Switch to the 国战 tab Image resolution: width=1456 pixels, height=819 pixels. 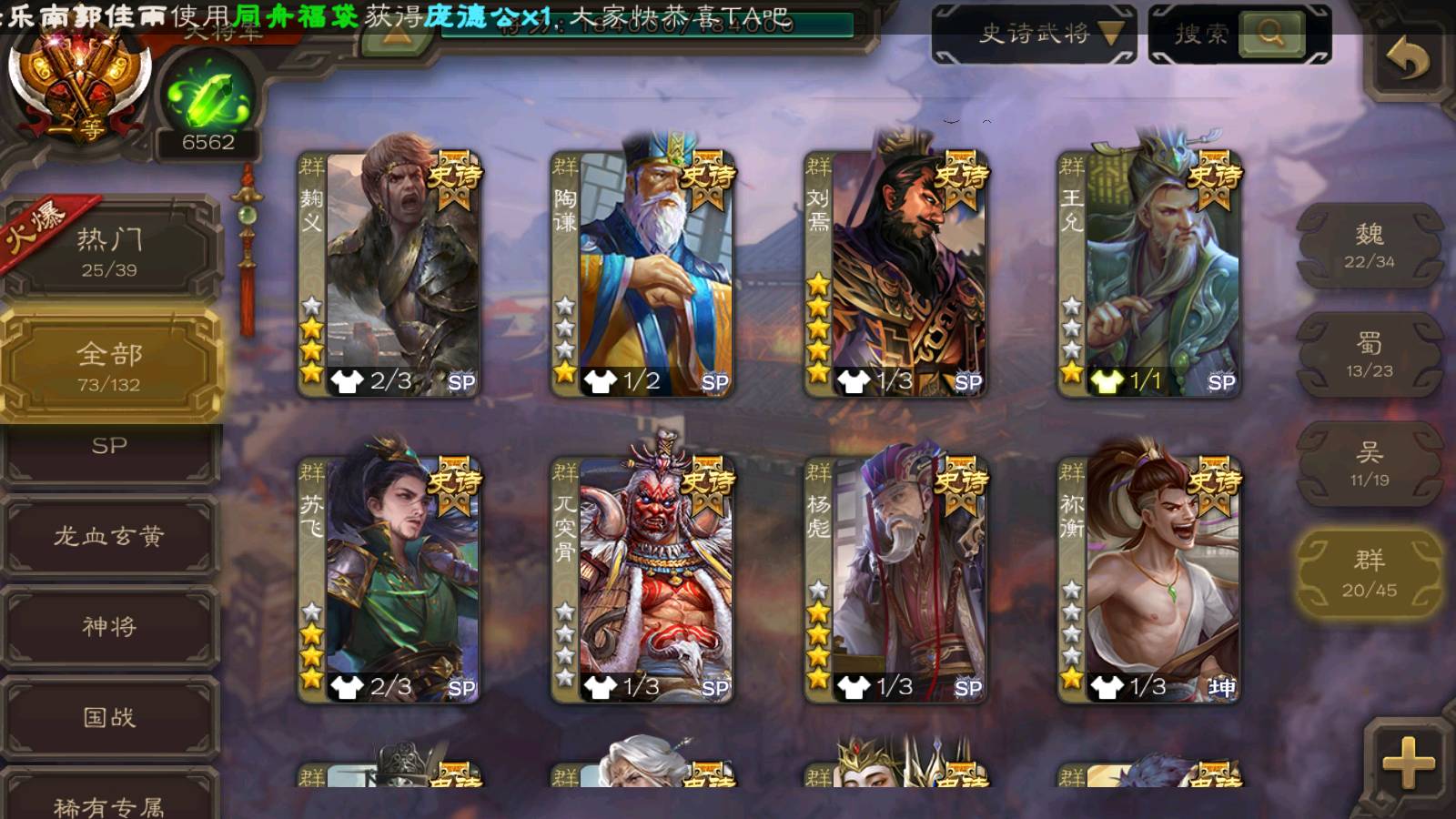109,718
